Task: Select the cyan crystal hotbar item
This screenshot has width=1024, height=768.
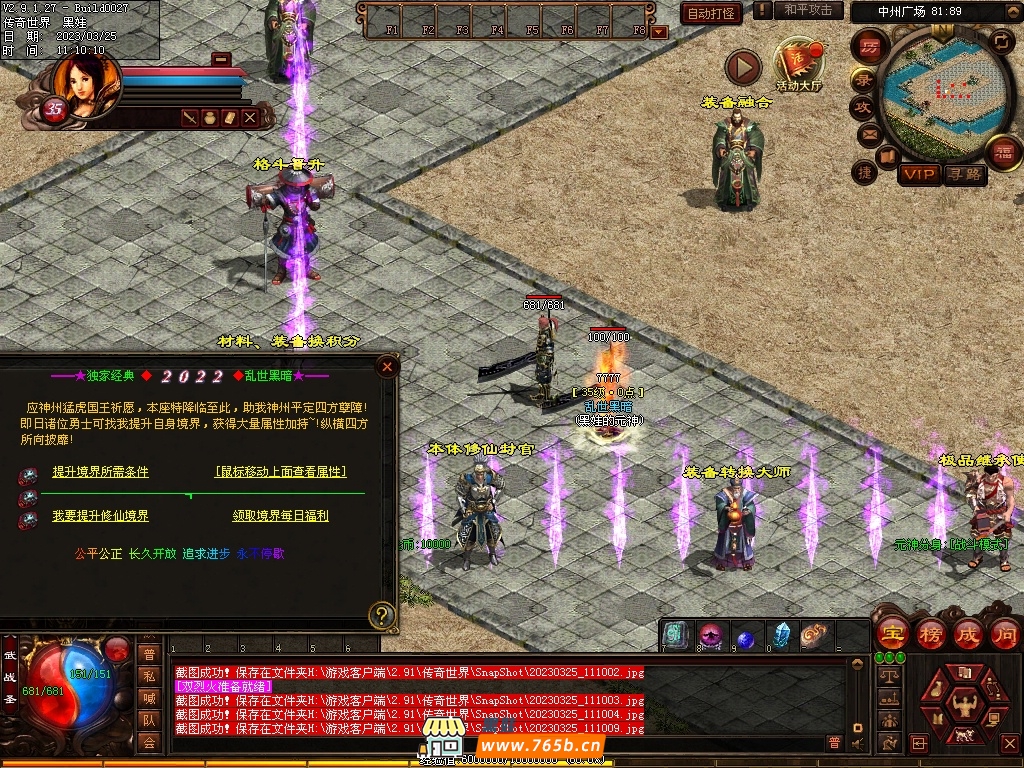Action: click(x=780, y=636)
